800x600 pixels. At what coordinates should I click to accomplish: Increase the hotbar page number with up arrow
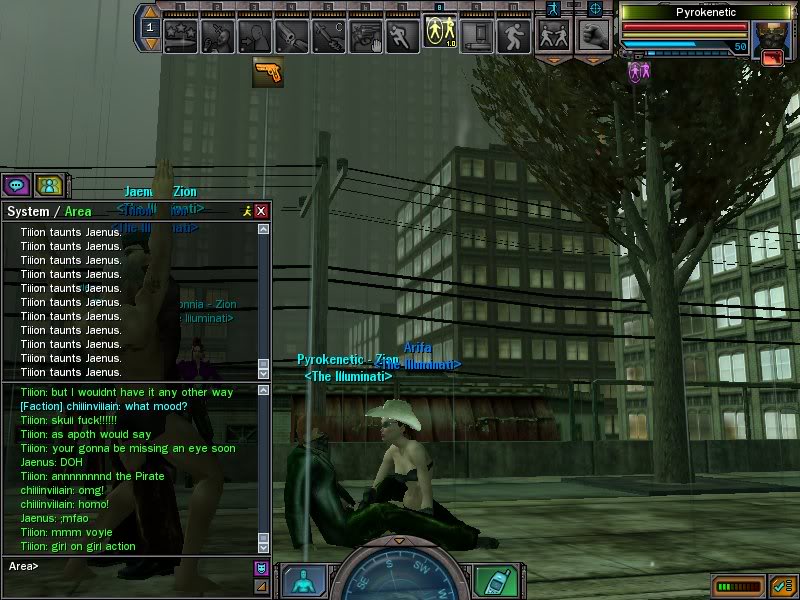pyautogui.click(x=151, y=13)
